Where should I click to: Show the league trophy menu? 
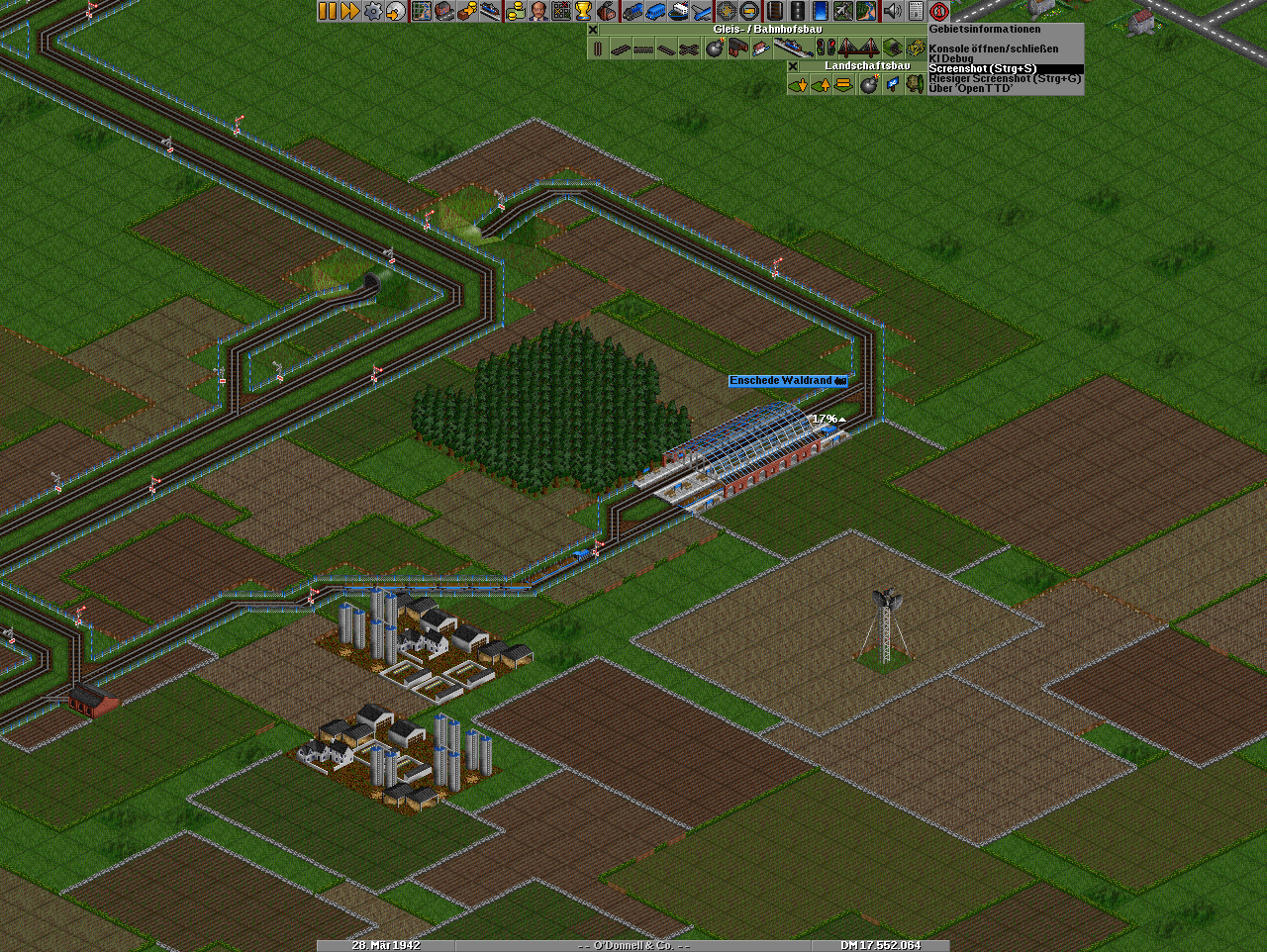tap(584, 11)
